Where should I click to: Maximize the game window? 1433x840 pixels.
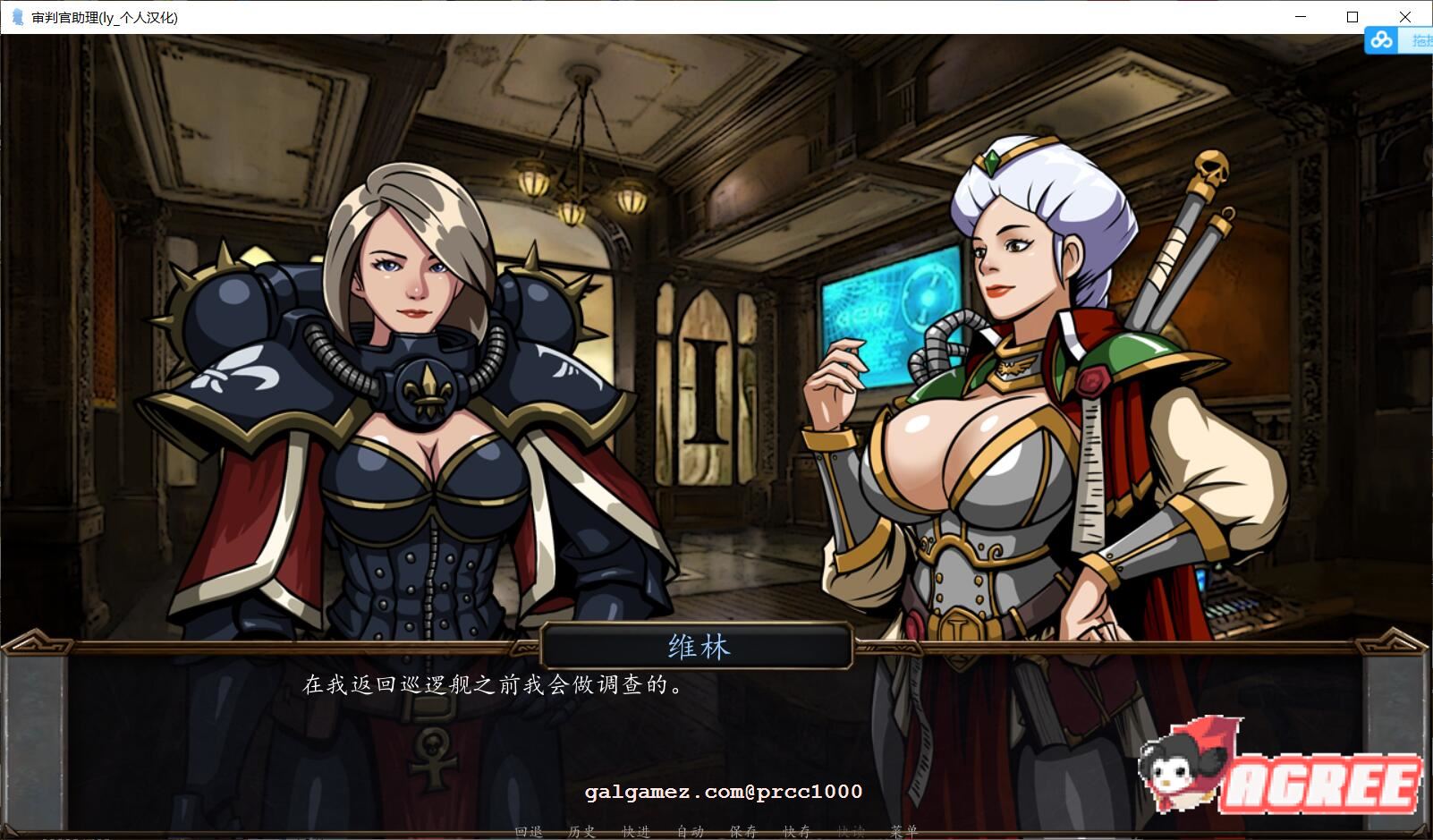(x=1353, y=16)
